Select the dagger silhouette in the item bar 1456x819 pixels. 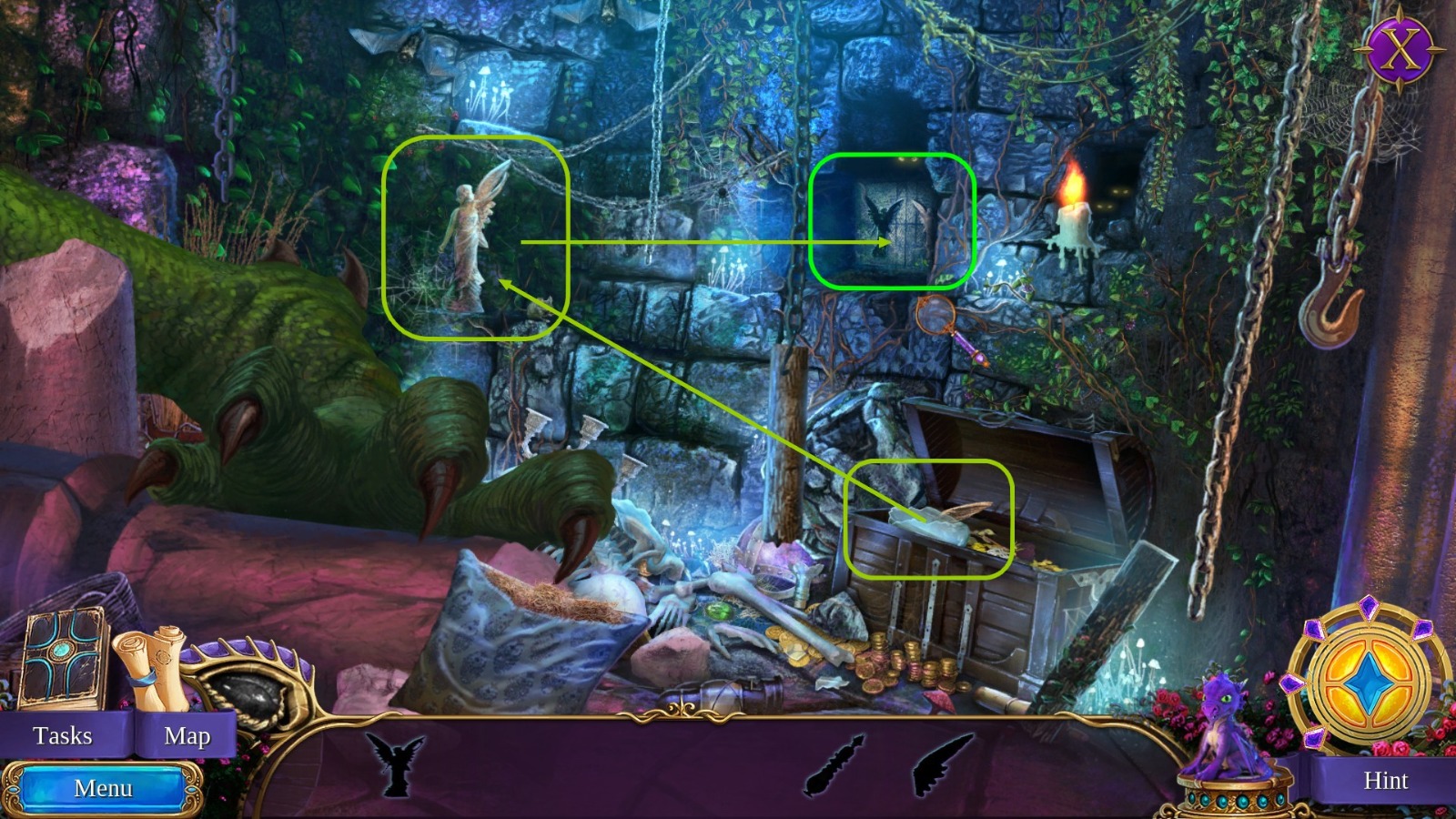[831, 764]
